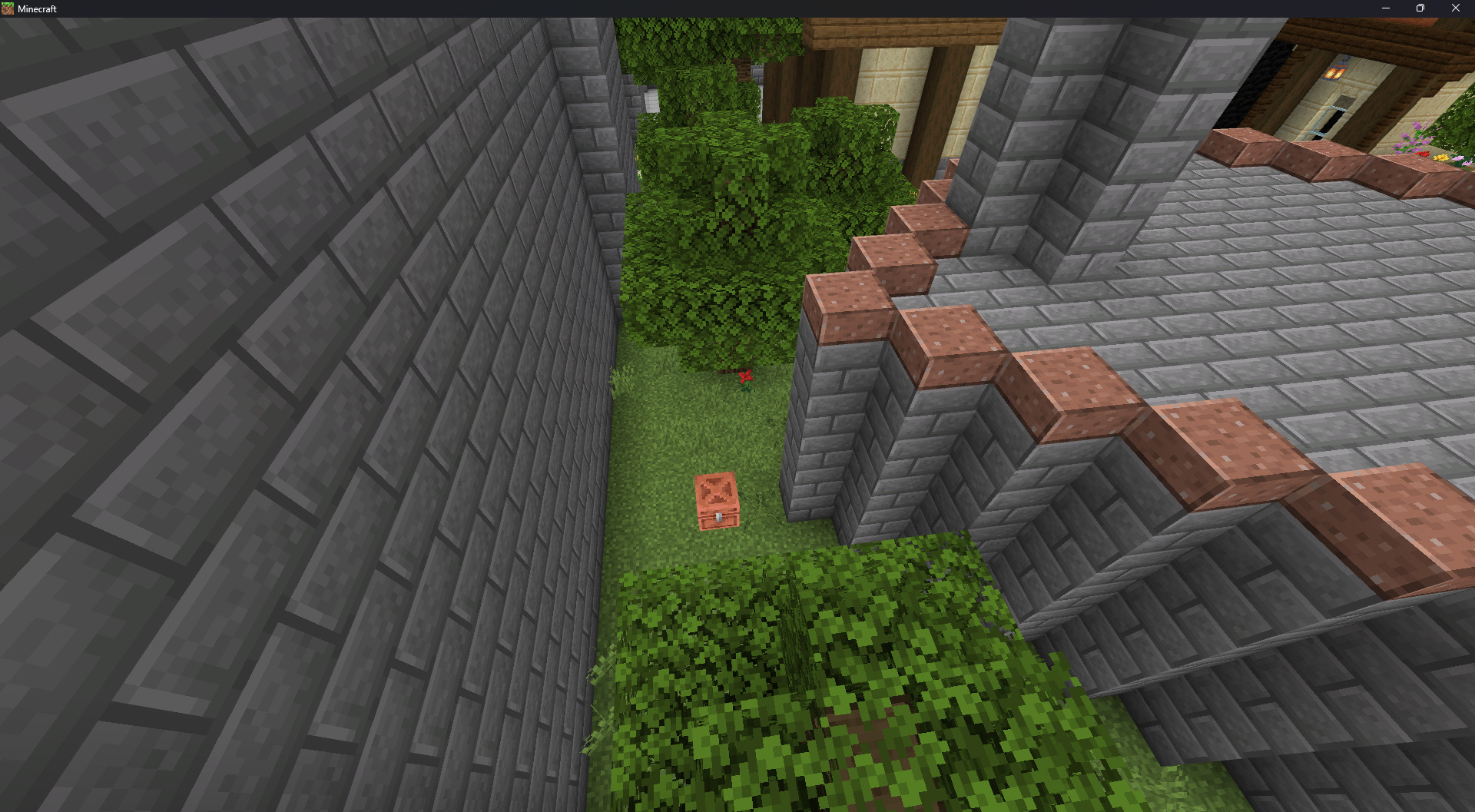The image size is (1475, 812).
Task: Close the Minecraft window
Action: click(x=1455, y=8)
